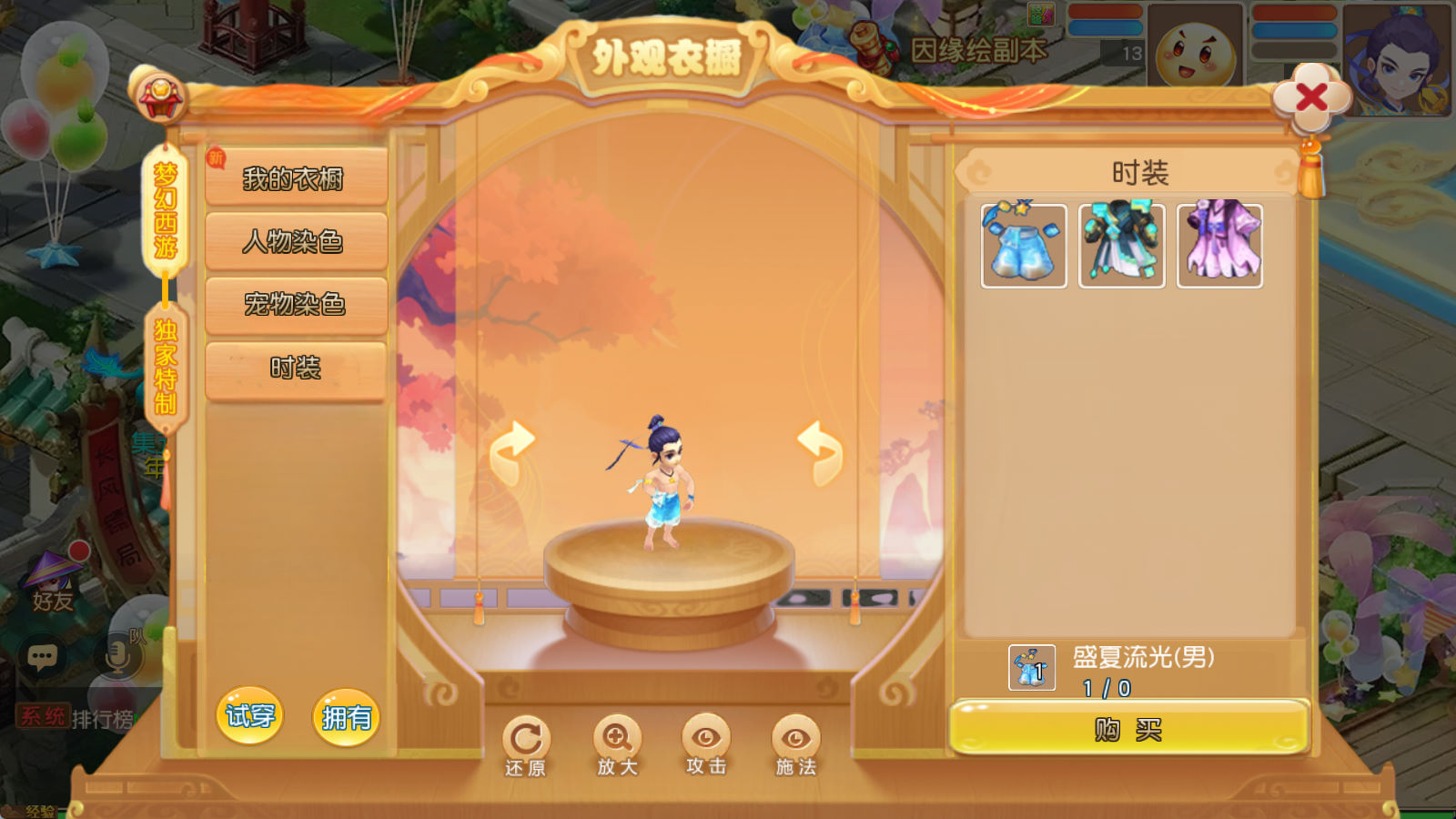Close the 外观衣橱 wardrobe window
This screenshot has width=1456, height=819.
pyautogui.click(x=1310, y=96)
